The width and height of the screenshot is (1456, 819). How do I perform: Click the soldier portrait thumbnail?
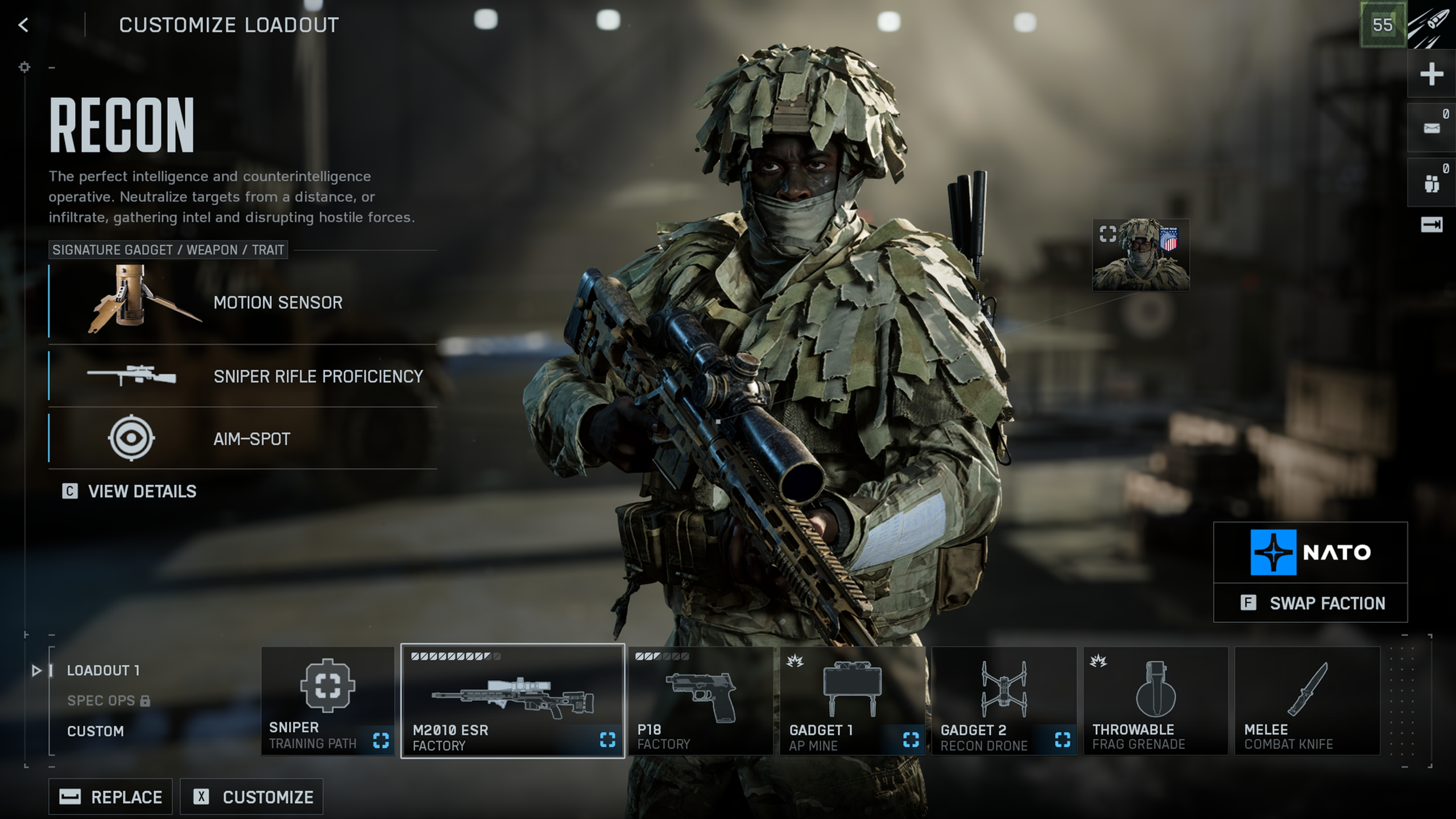(1141, 255)
